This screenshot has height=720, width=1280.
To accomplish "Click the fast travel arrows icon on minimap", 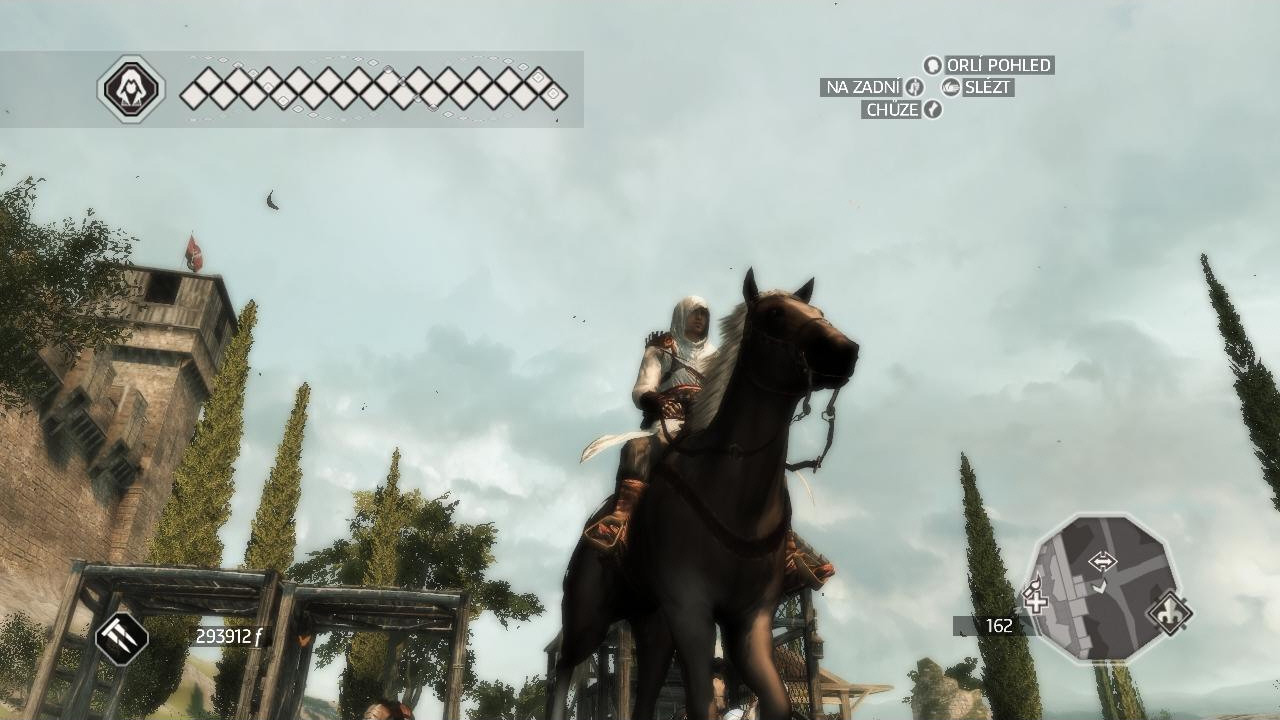I will (1102, 560).
